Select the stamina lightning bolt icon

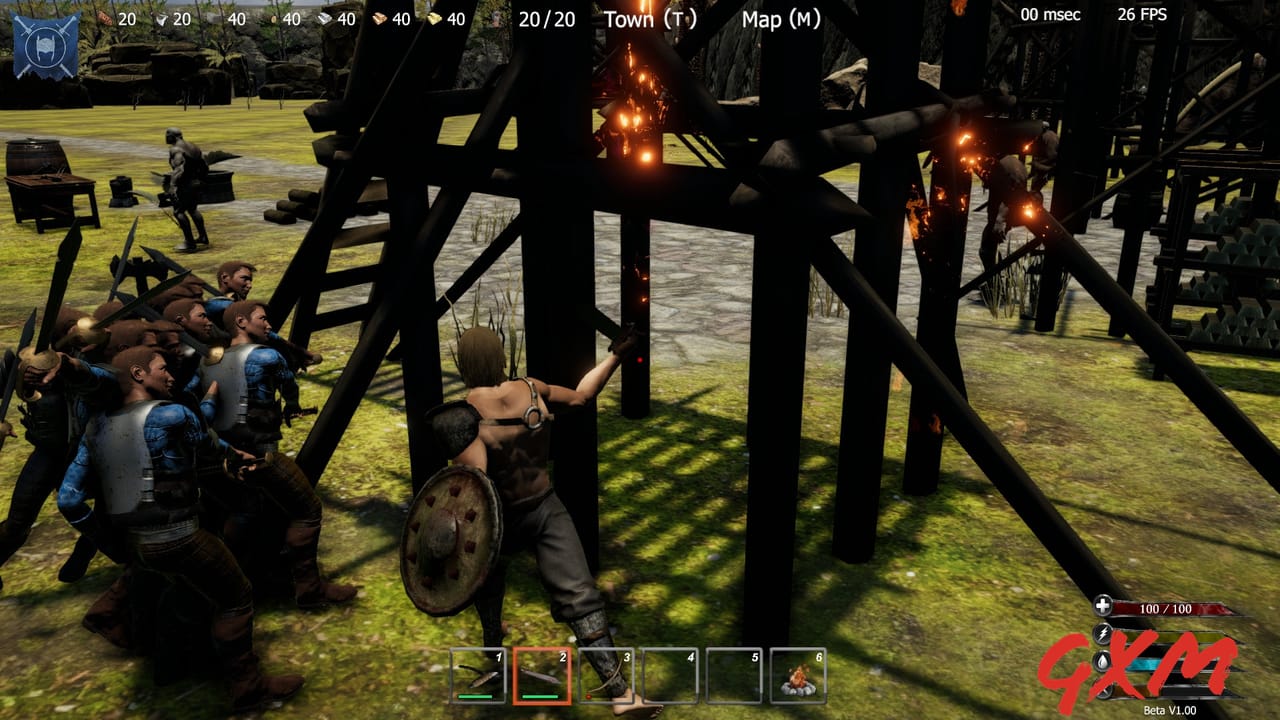pyautogui.click(x=1104, y=632)
